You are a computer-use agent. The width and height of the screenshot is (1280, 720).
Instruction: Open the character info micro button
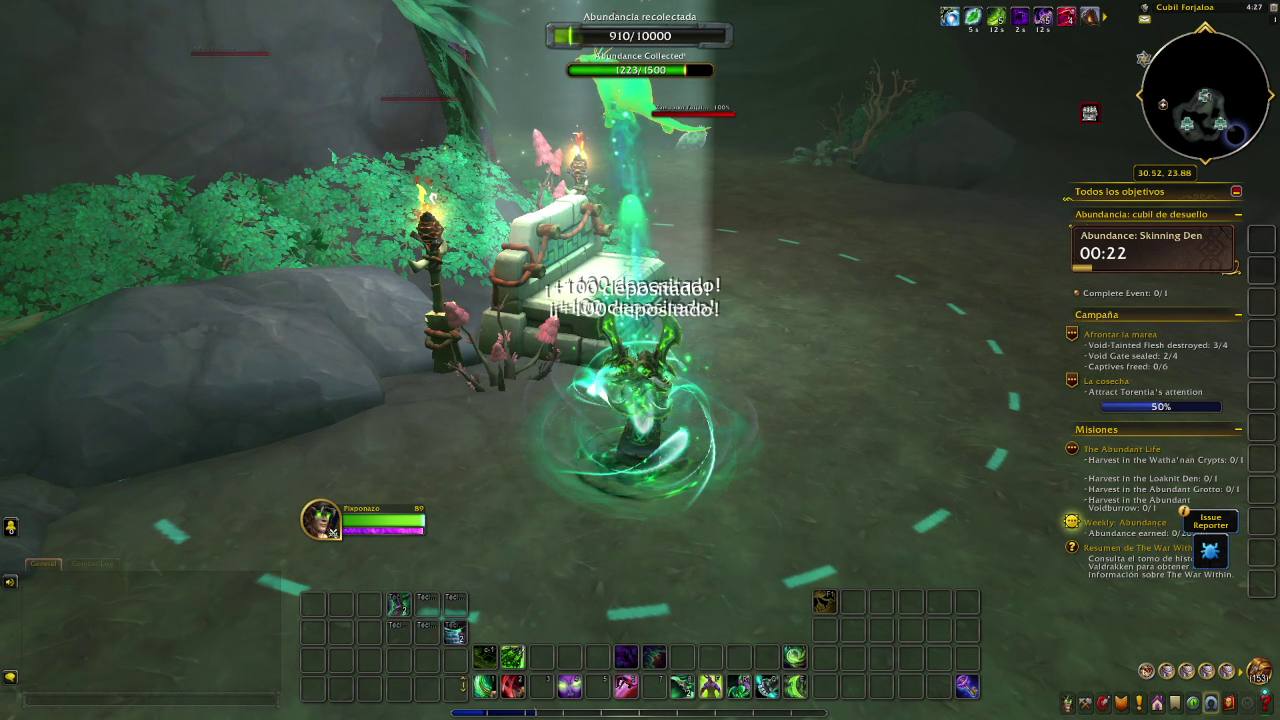click(1068, 704)
